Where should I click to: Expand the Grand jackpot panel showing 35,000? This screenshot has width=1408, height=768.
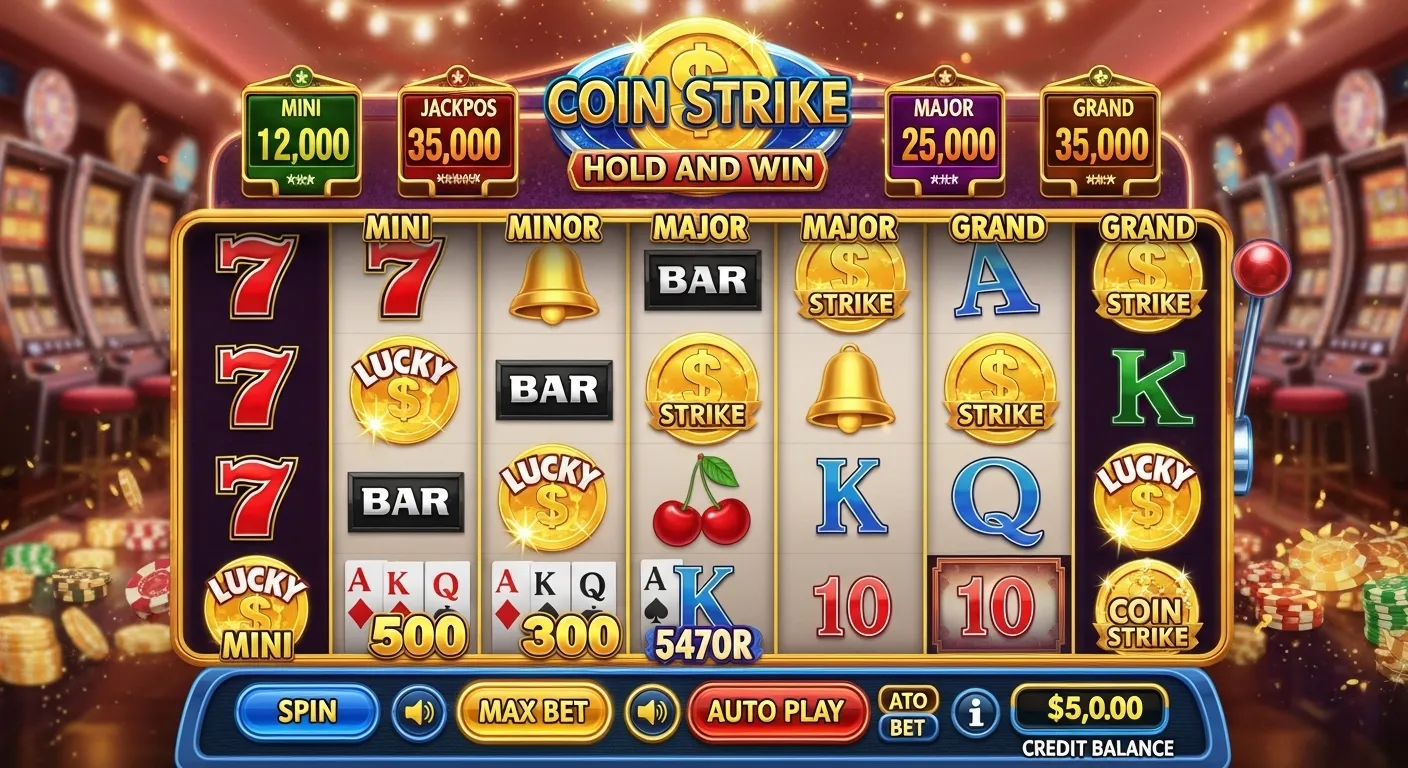point(1101,130)
